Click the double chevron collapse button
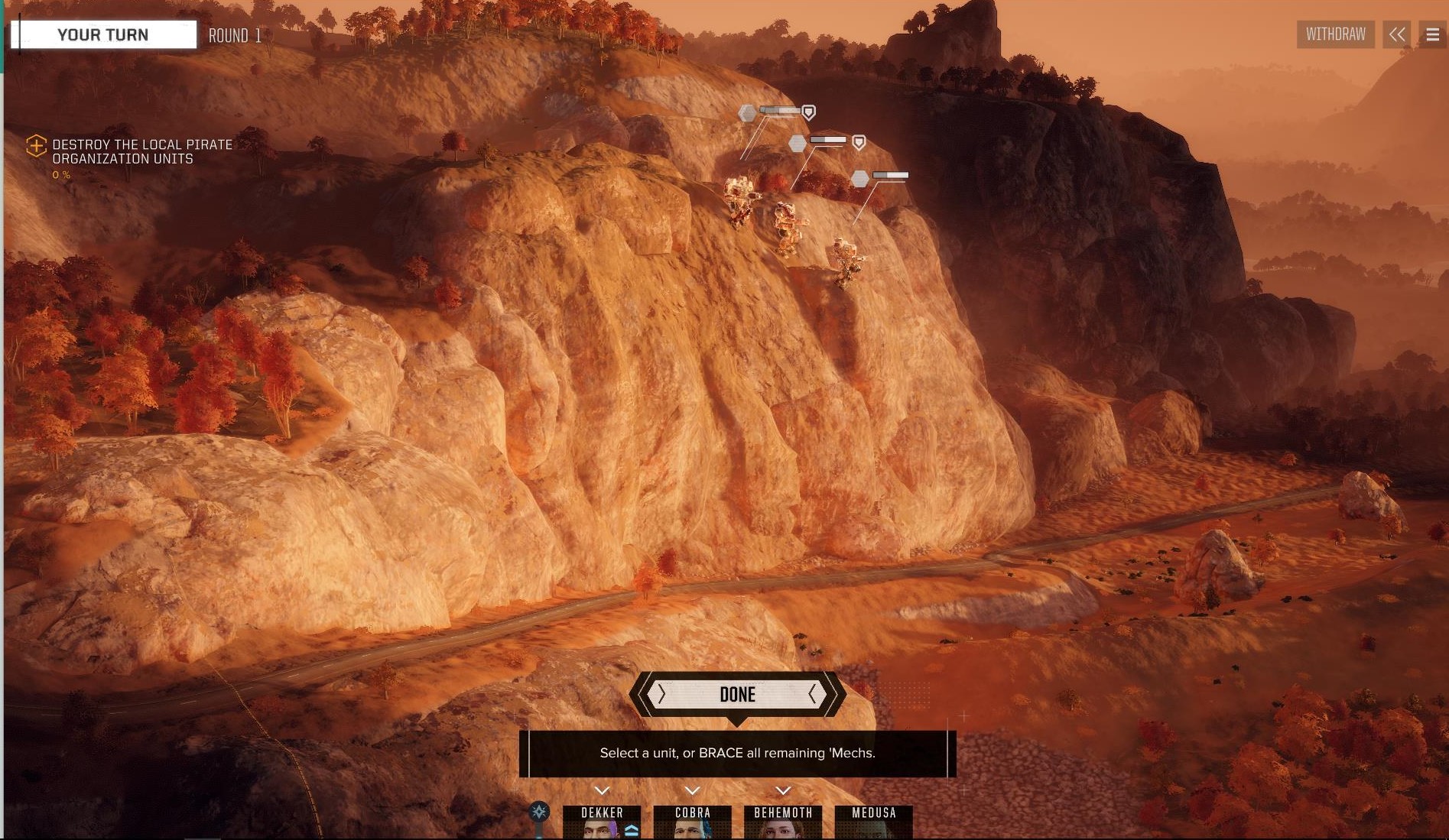Viewport: 1449px width, 840px height. point(1397,34)
